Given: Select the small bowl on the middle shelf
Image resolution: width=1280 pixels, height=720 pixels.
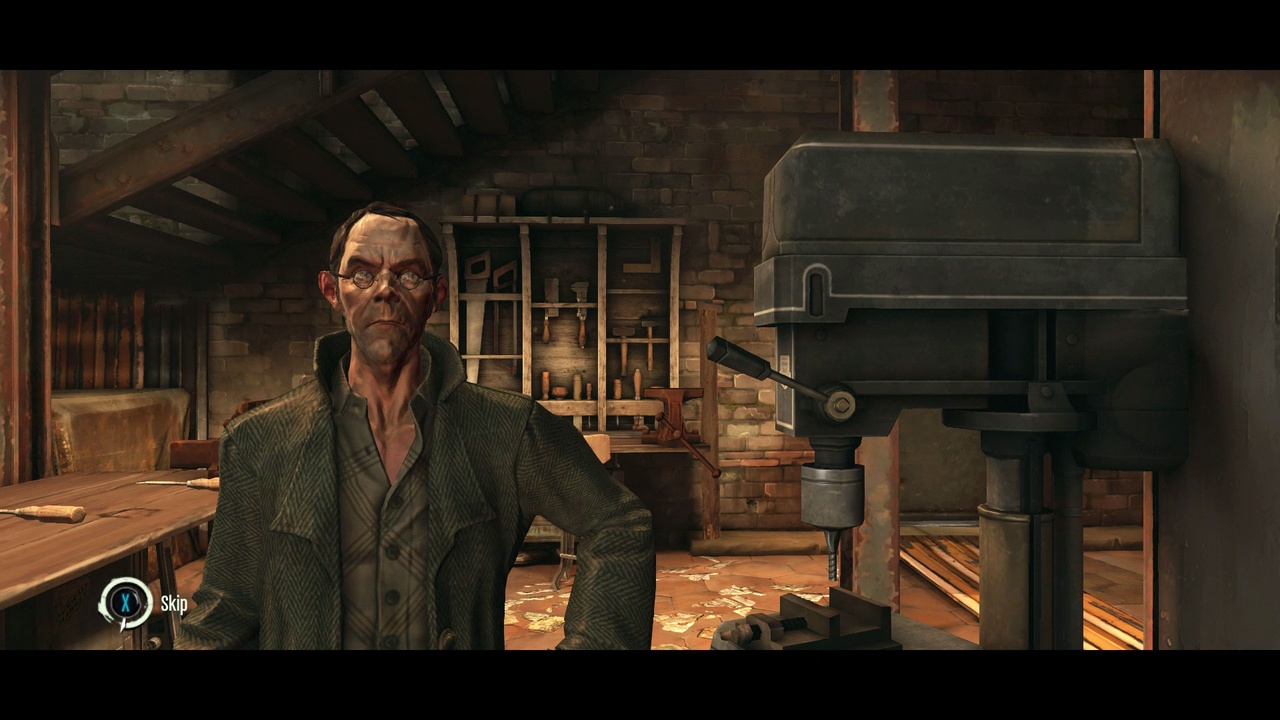Looking at the screenshot, I should [x=559, y=392].
